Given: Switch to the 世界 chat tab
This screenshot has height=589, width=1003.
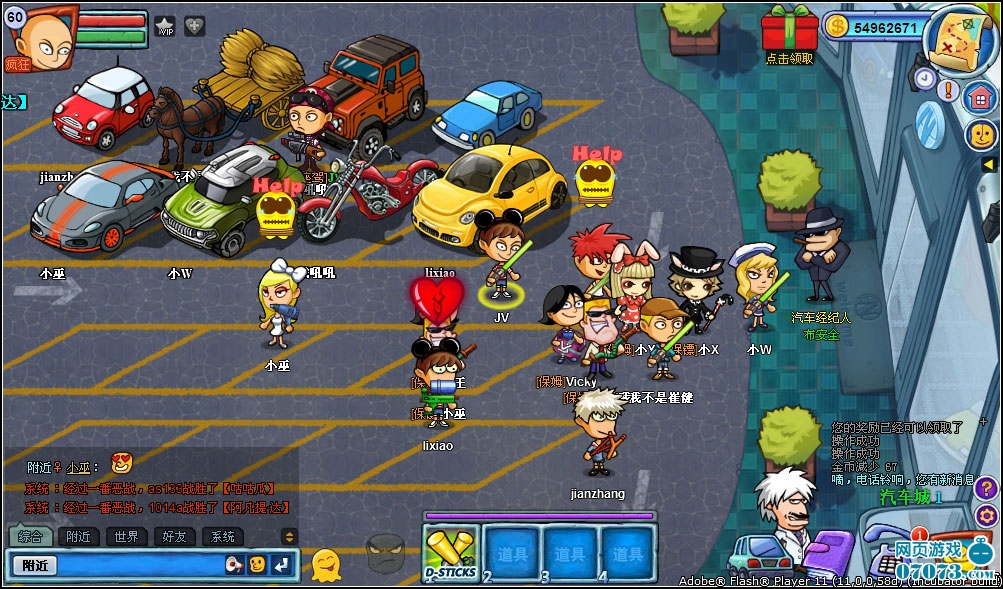Looking at the screenshot, I should (x=126, y=537).
